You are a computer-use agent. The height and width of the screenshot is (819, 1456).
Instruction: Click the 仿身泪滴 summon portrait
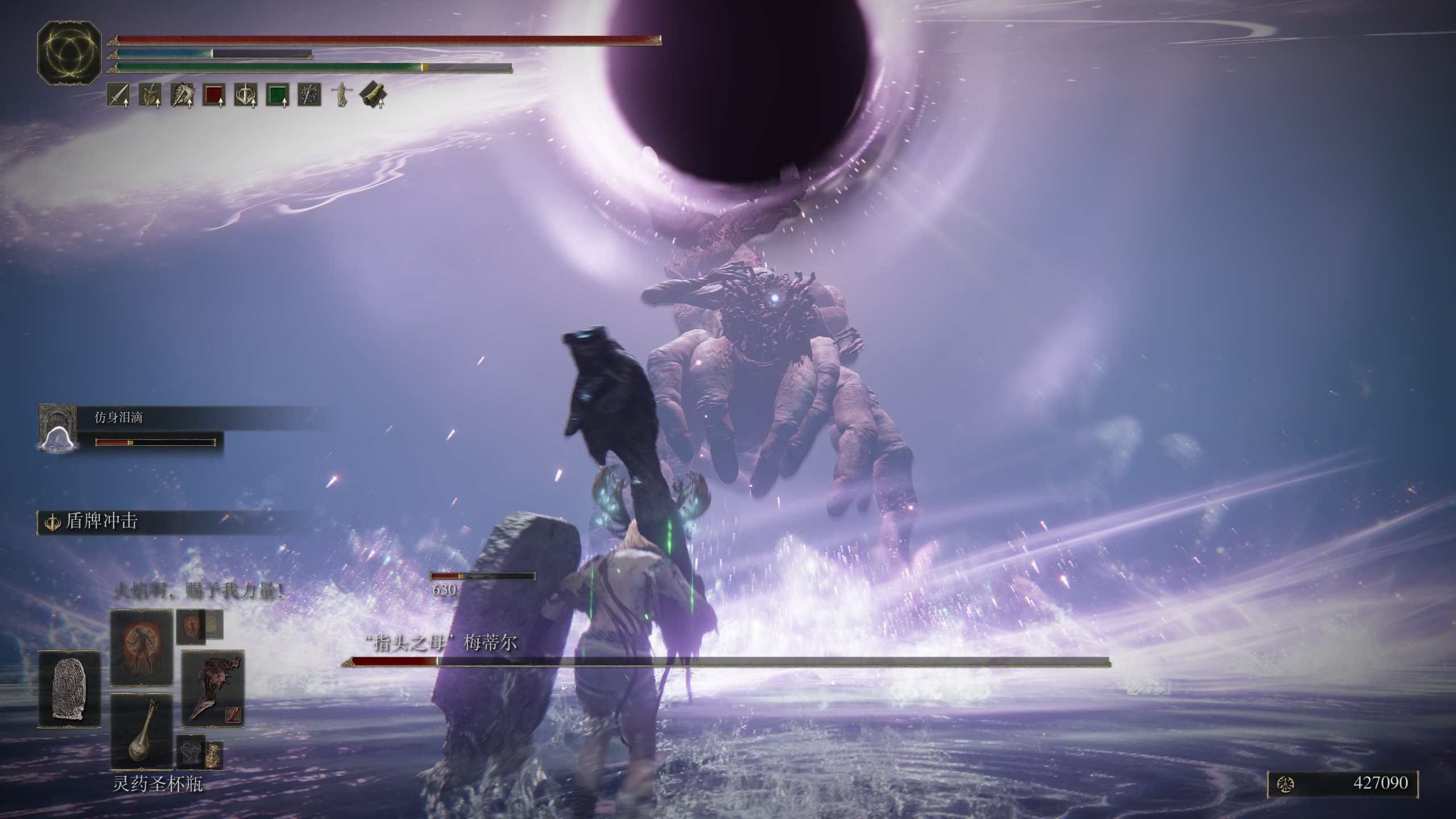click(x=57, y=428)
